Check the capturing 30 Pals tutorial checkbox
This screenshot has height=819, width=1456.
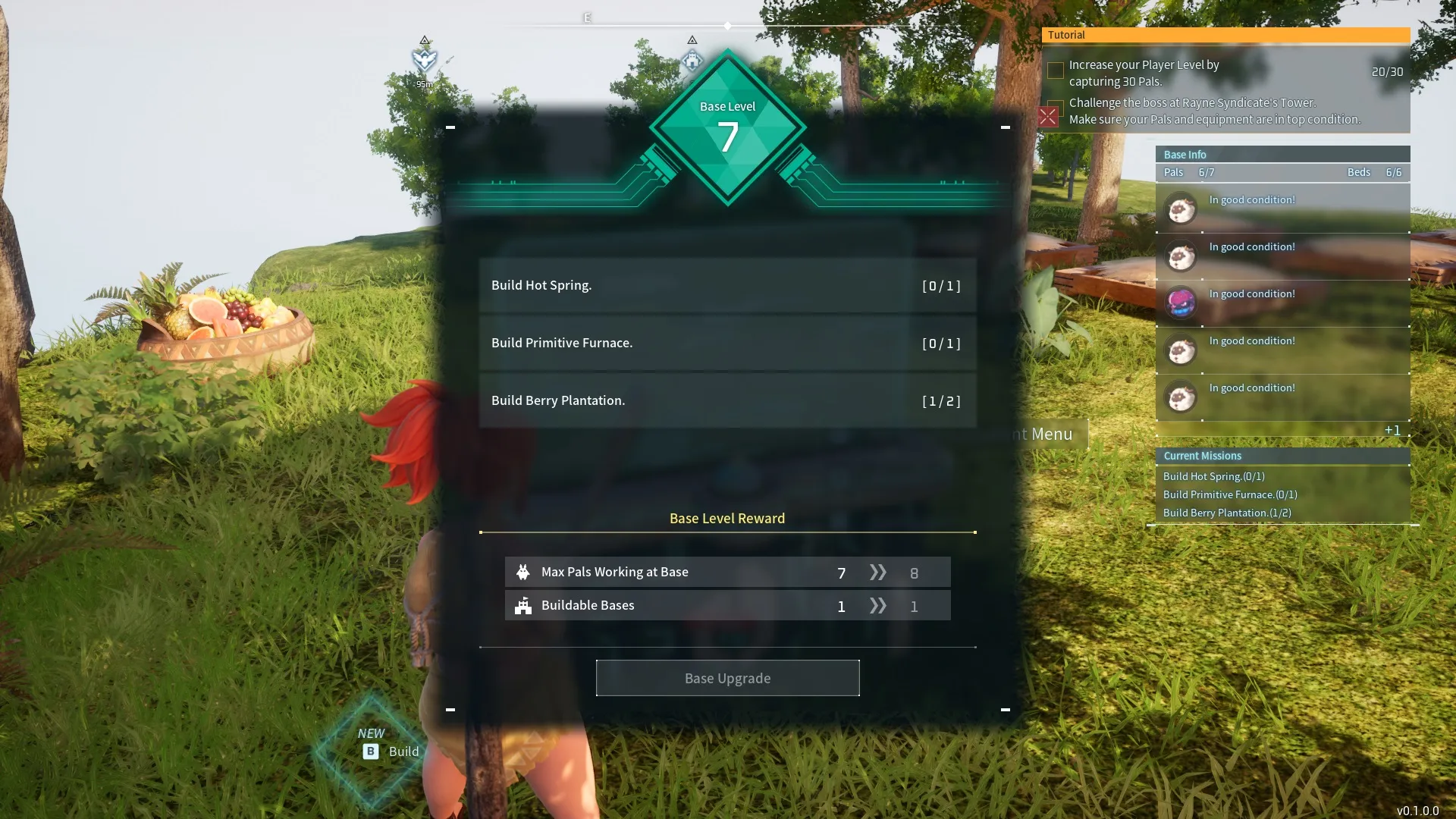coord(1055,71)
